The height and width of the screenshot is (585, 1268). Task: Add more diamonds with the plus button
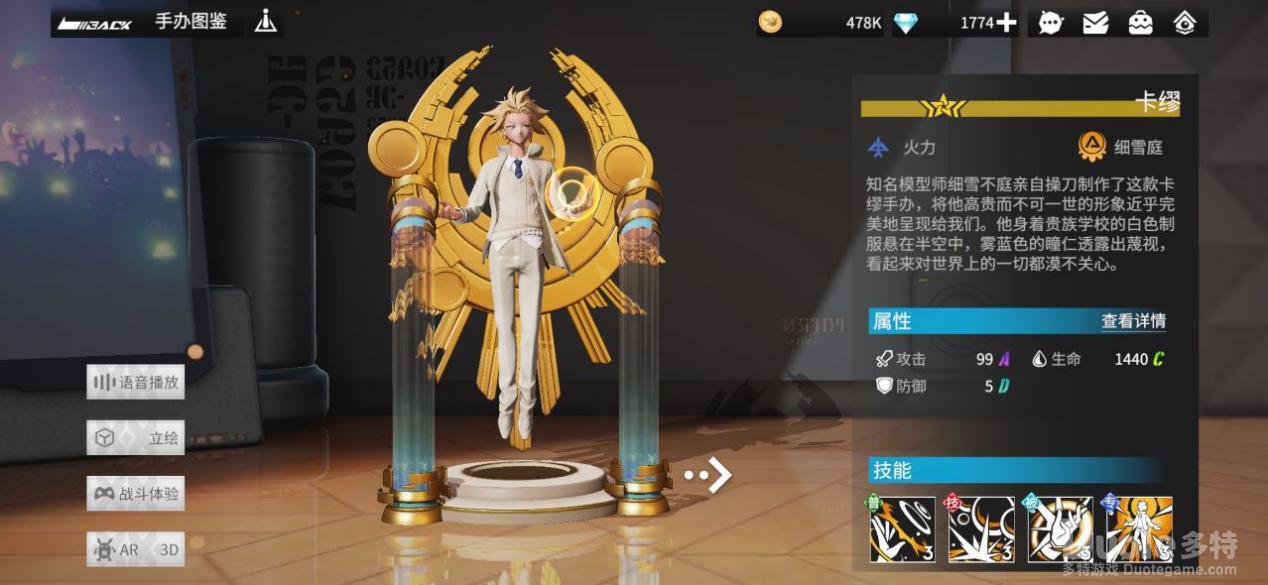coord(1006,23)
